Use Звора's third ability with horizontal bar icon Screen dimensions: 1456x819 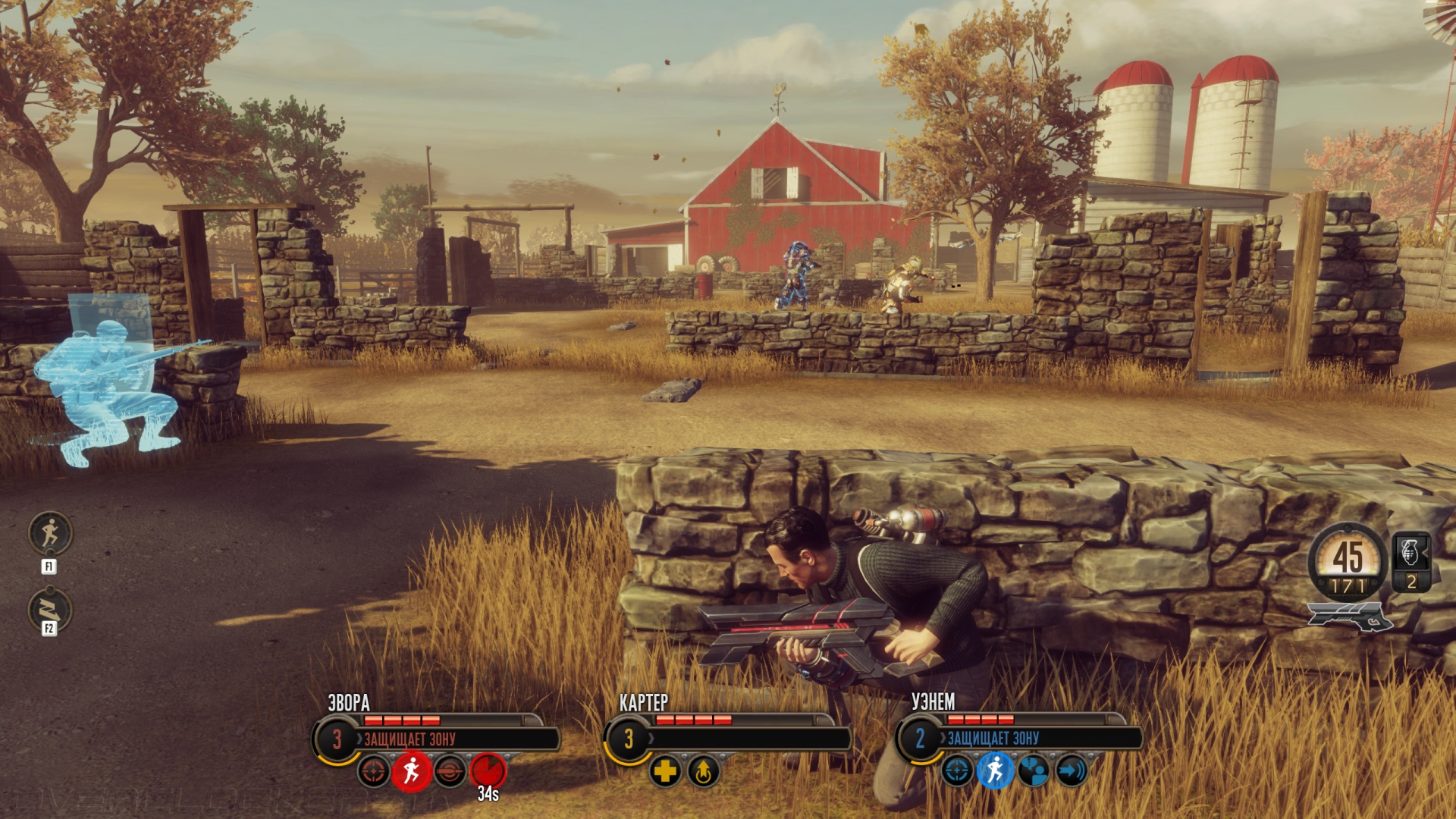point(450,771)
